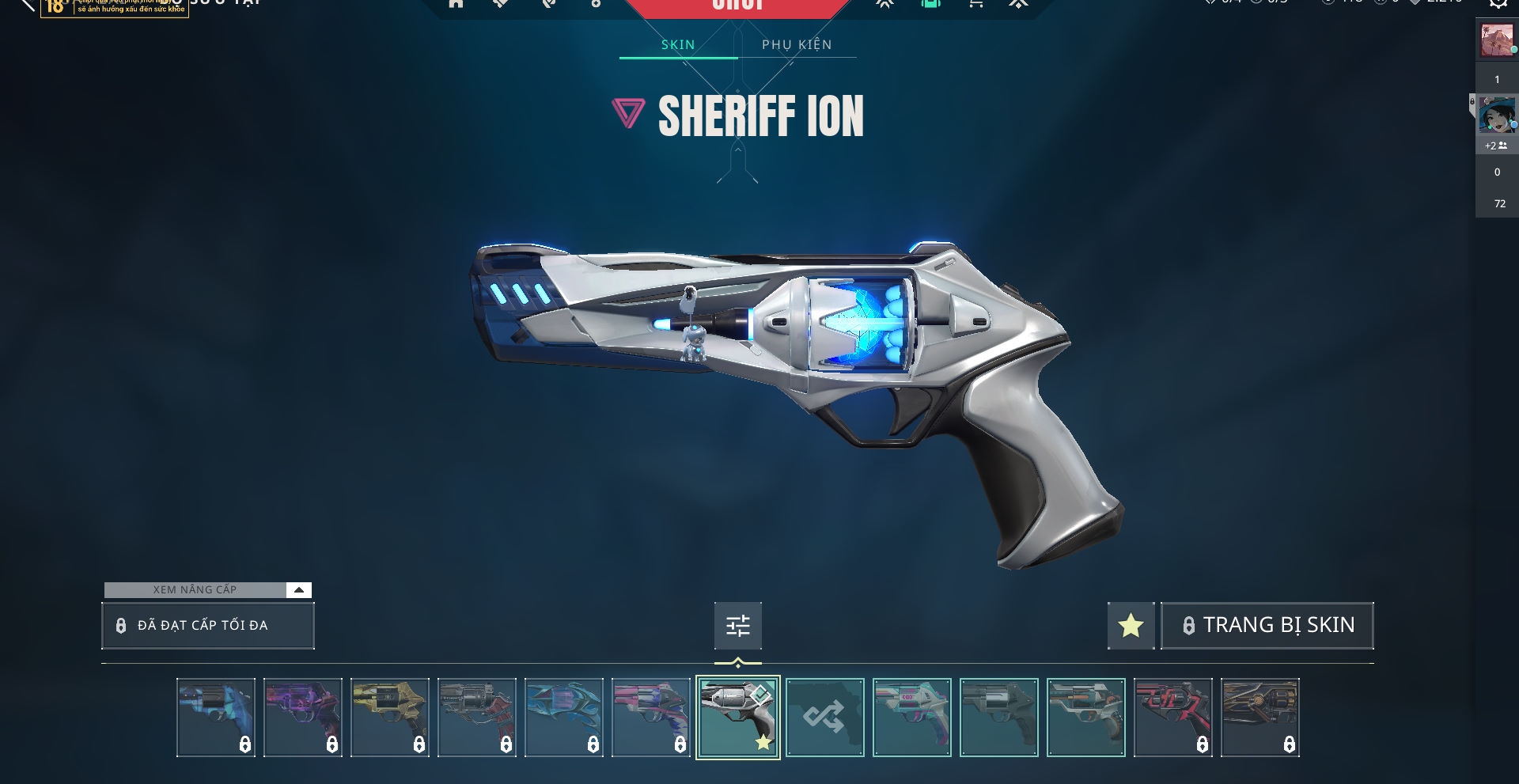The width and height of the screenshot is (1519, 784).
Task: Open the Home icon in top navigation
Action: pos(456,4)
